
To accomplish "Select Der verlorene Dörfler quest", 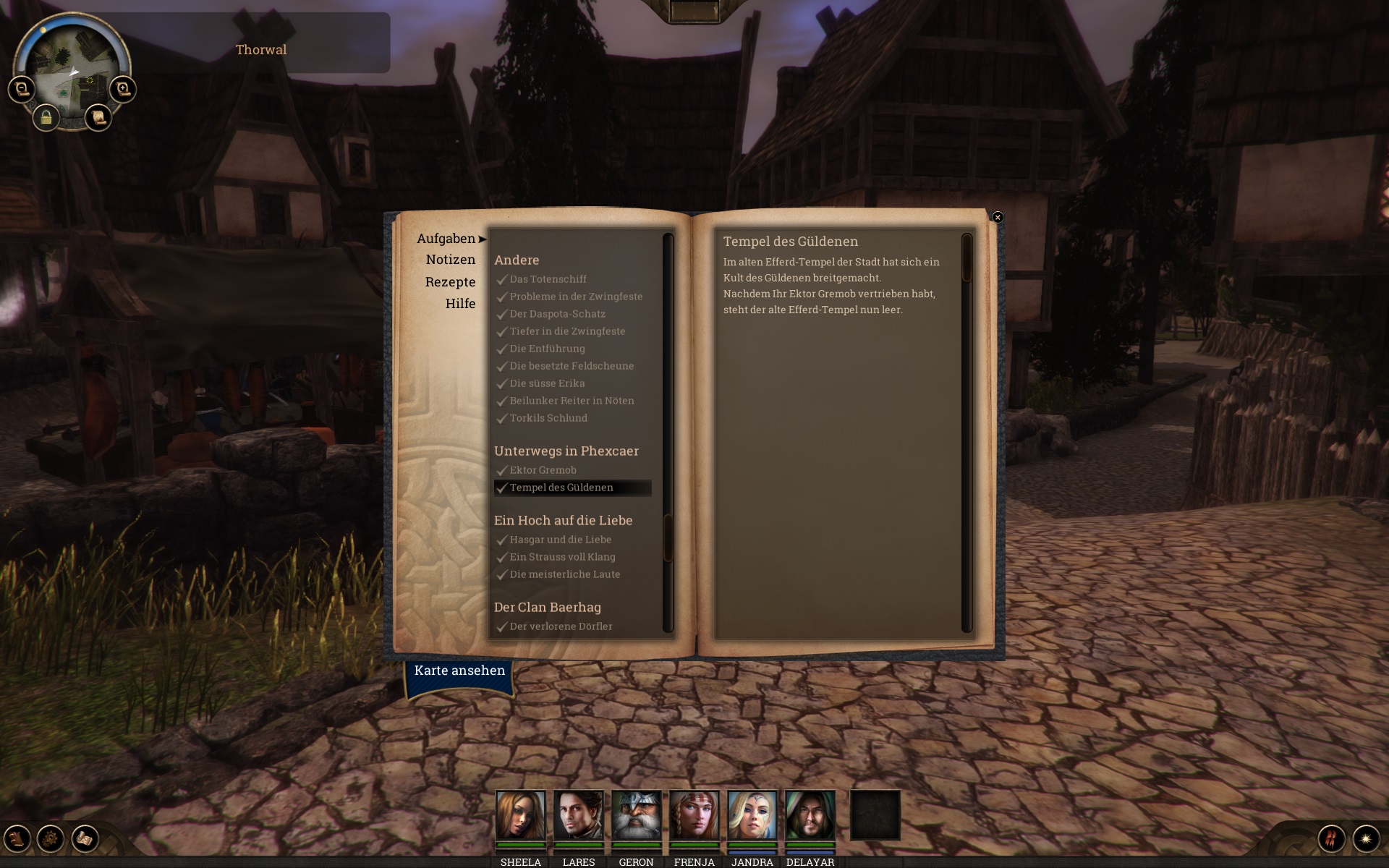I will point(561,626).
